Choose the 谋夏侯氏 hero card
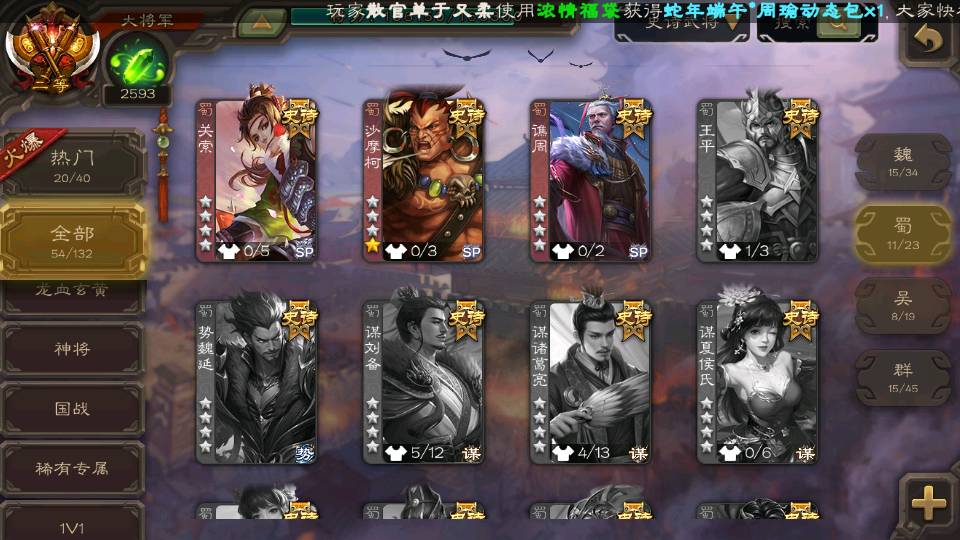The width and height of the screenshot is (960, 540). (758, 382)
